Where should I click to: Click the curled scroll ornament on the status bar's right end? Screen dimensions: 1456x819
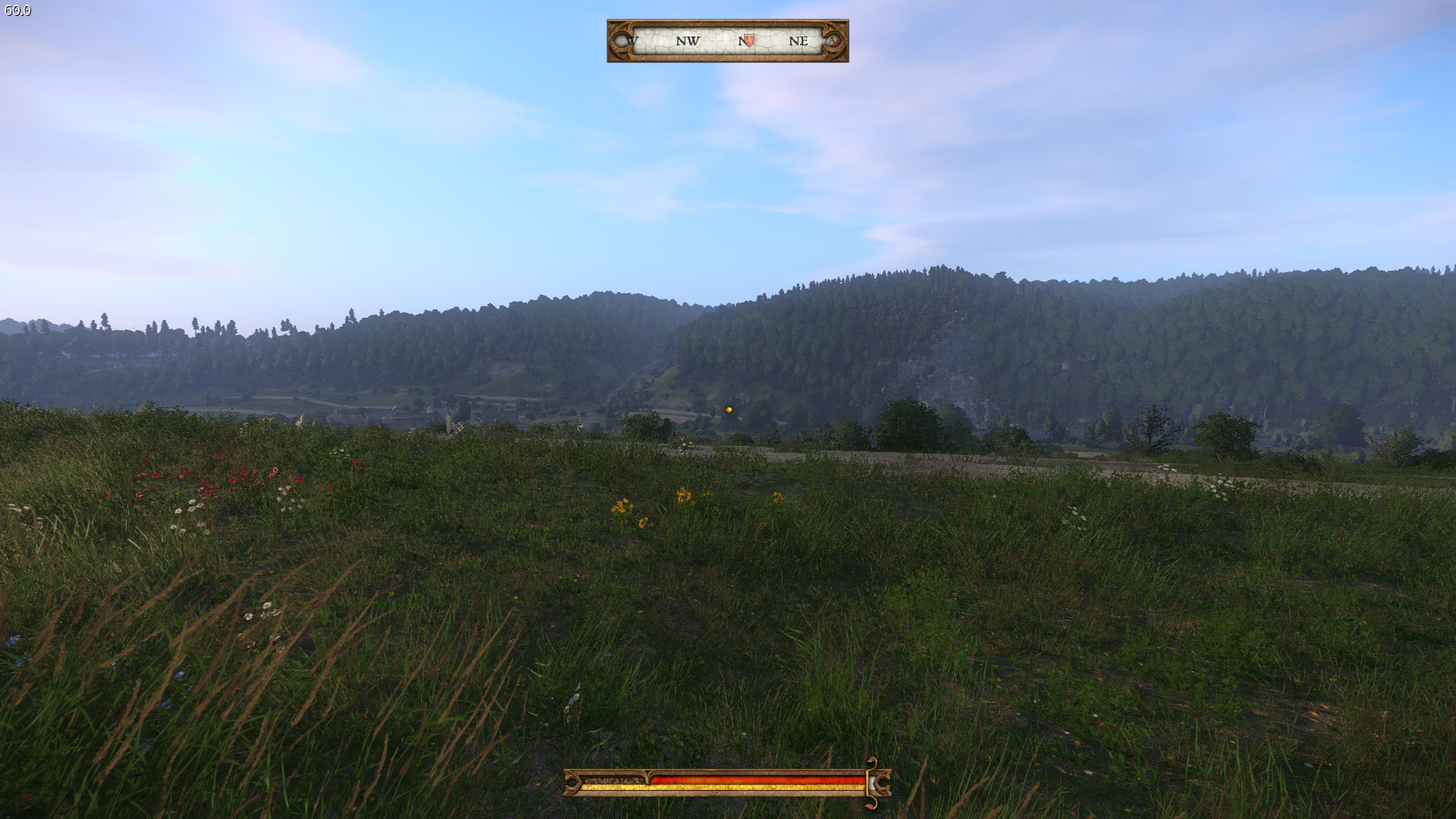coord(884,781)
